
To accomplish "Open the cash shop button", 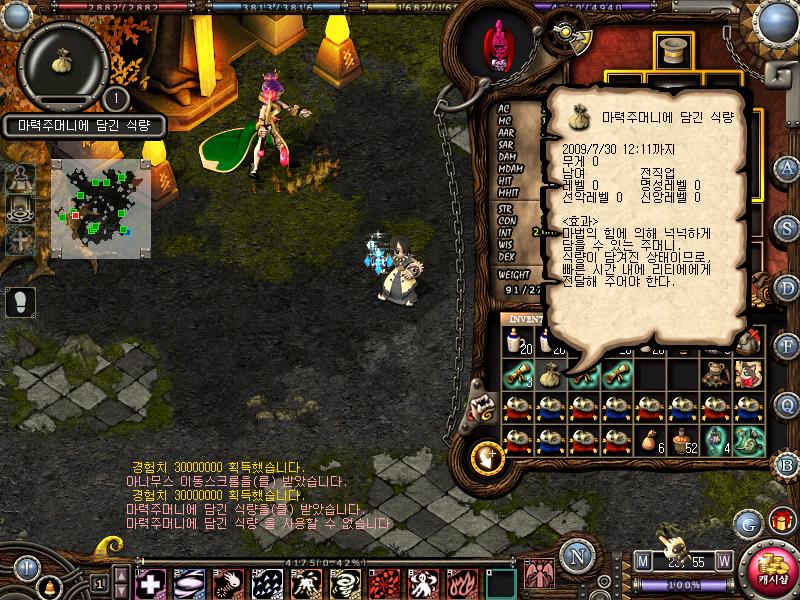I will point(771,568).
